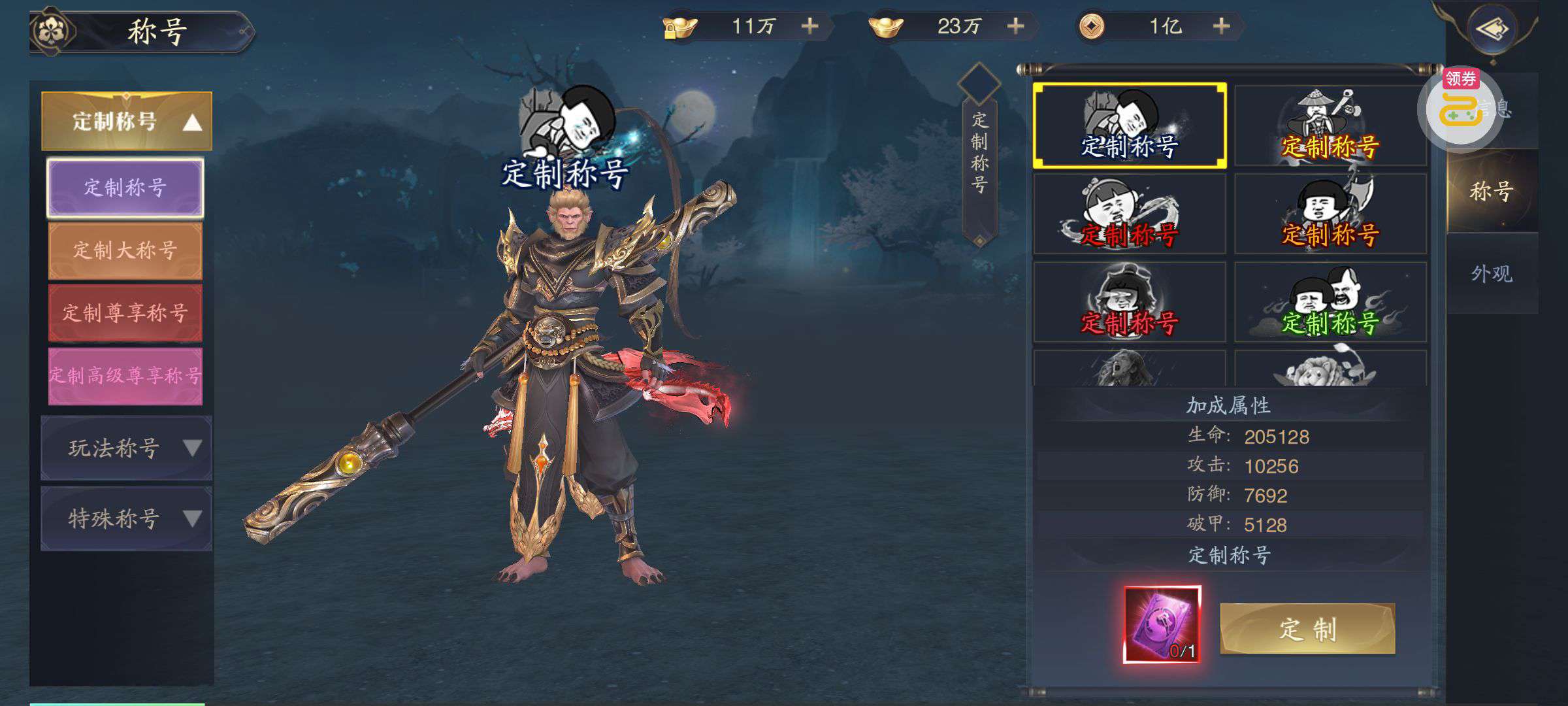Click the gold 定制 customize button
Screen dimensions: 1568x706
[1307, 629]
